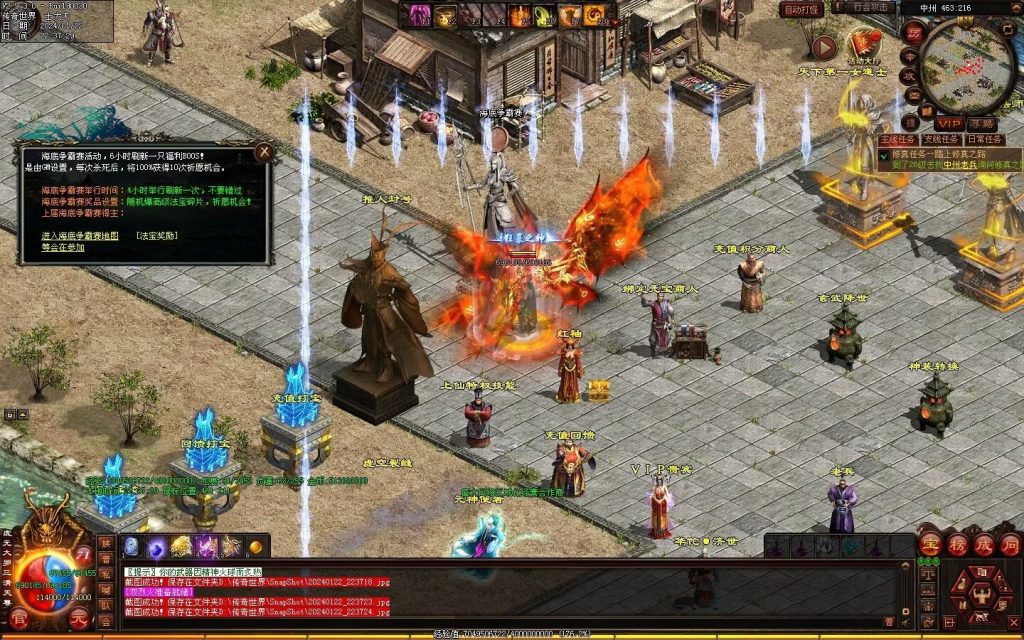1024x640 pixels.
Task: Open the 宝 round red button
Action: click(930, 545)
